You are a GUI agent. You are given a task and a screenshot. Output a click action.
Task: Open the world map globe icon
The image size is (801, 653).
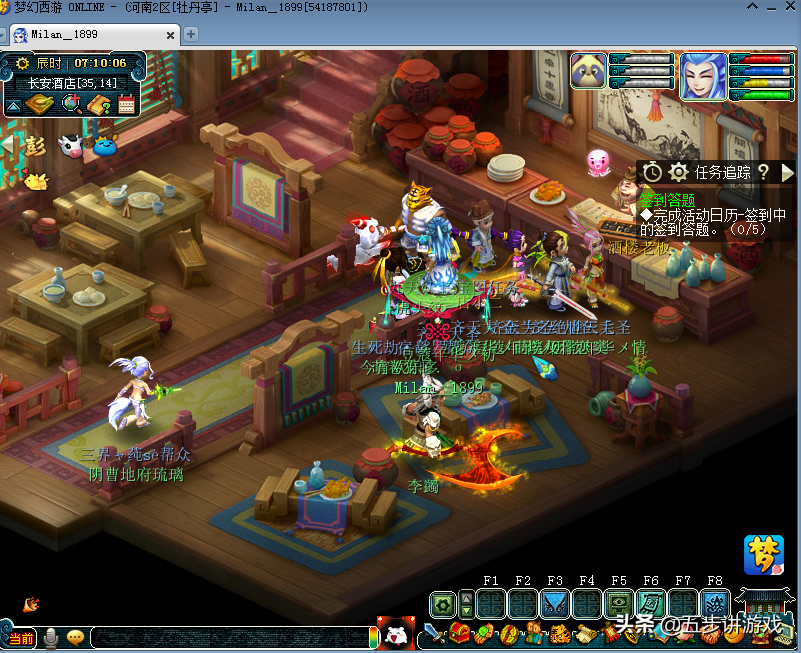[x=71, y=103]
